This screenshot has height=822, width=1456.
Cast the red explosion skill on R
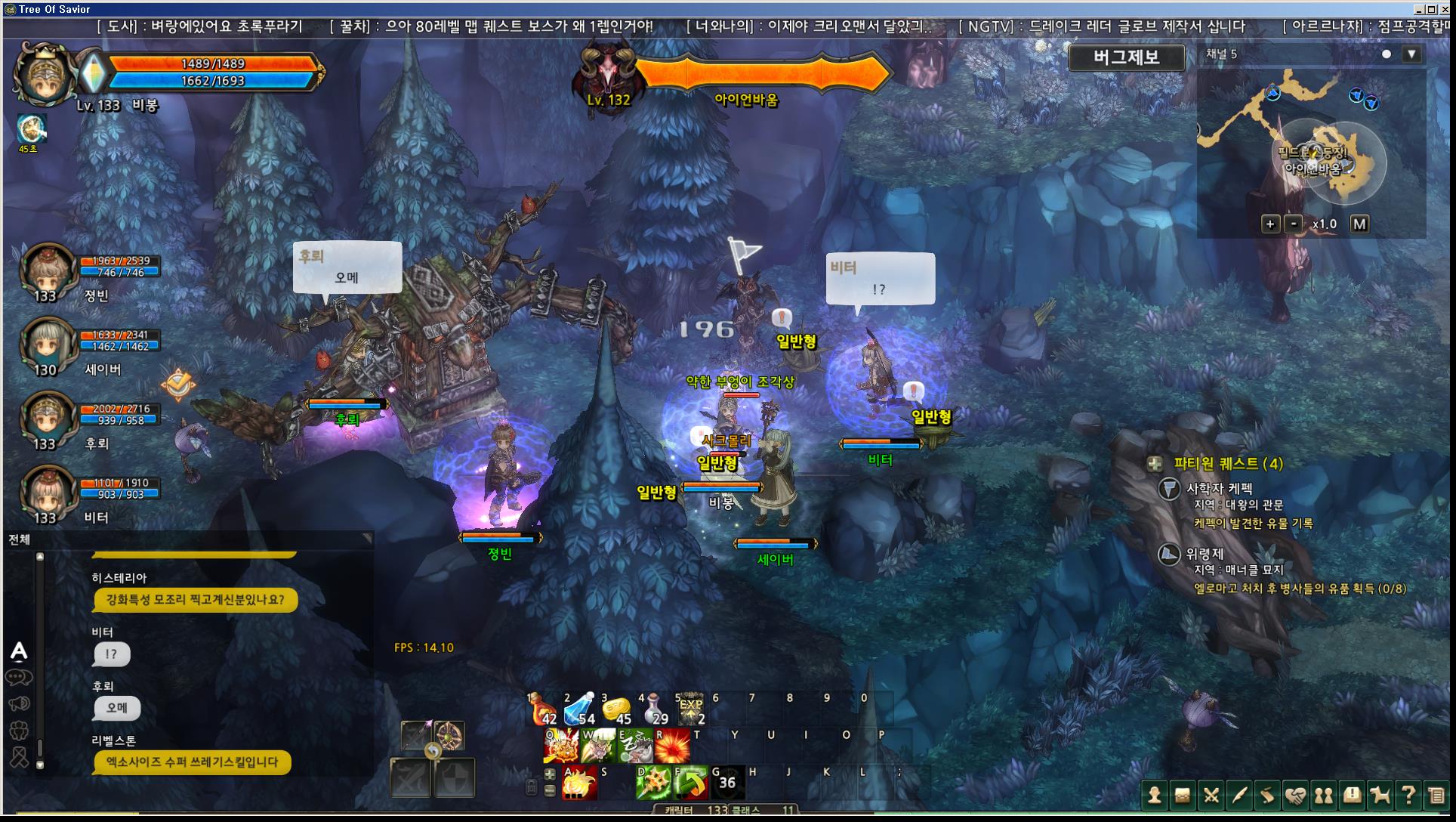[672, 747]
